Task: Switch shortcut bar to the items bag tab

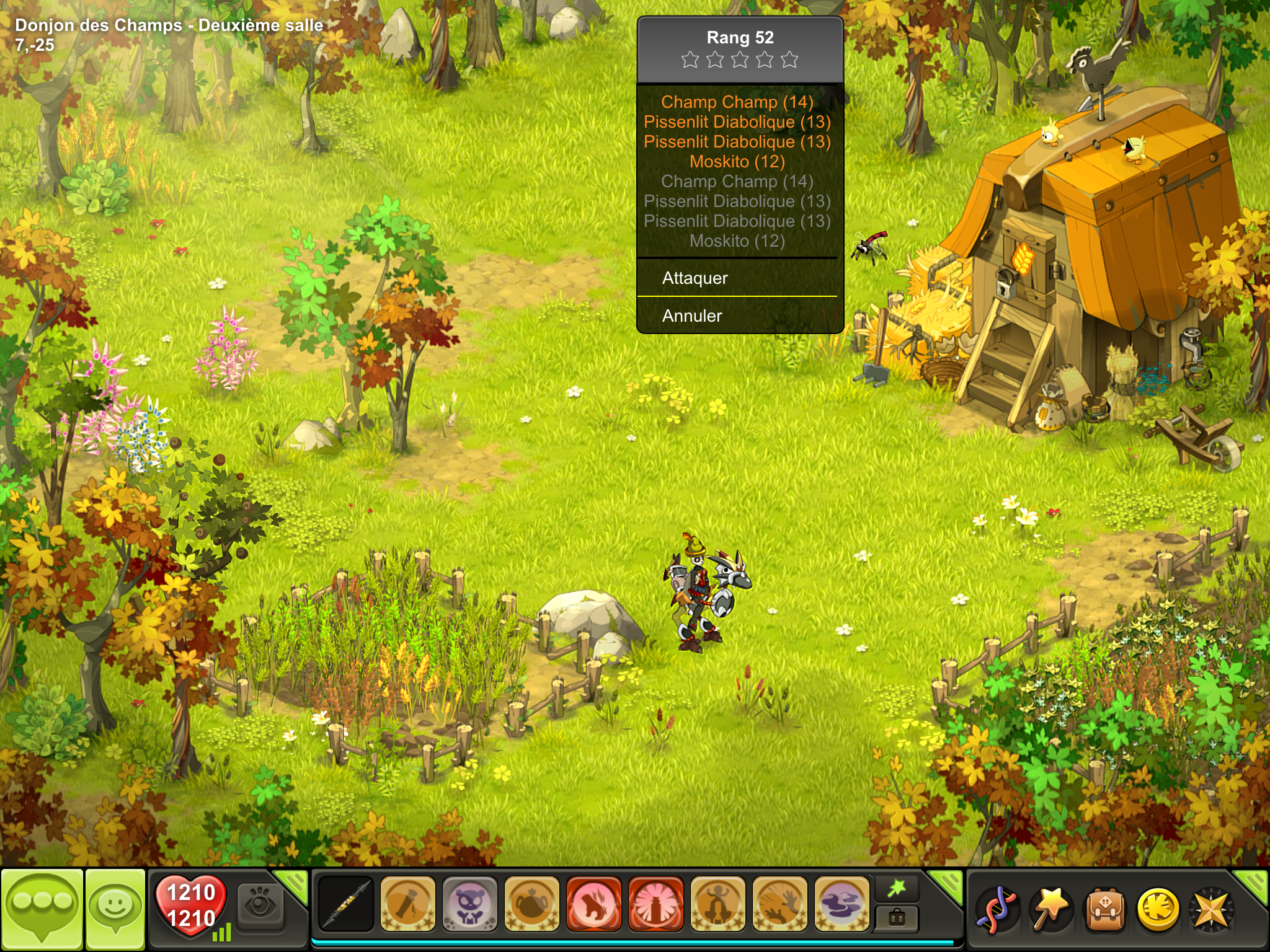Action: tap(896, 918)
